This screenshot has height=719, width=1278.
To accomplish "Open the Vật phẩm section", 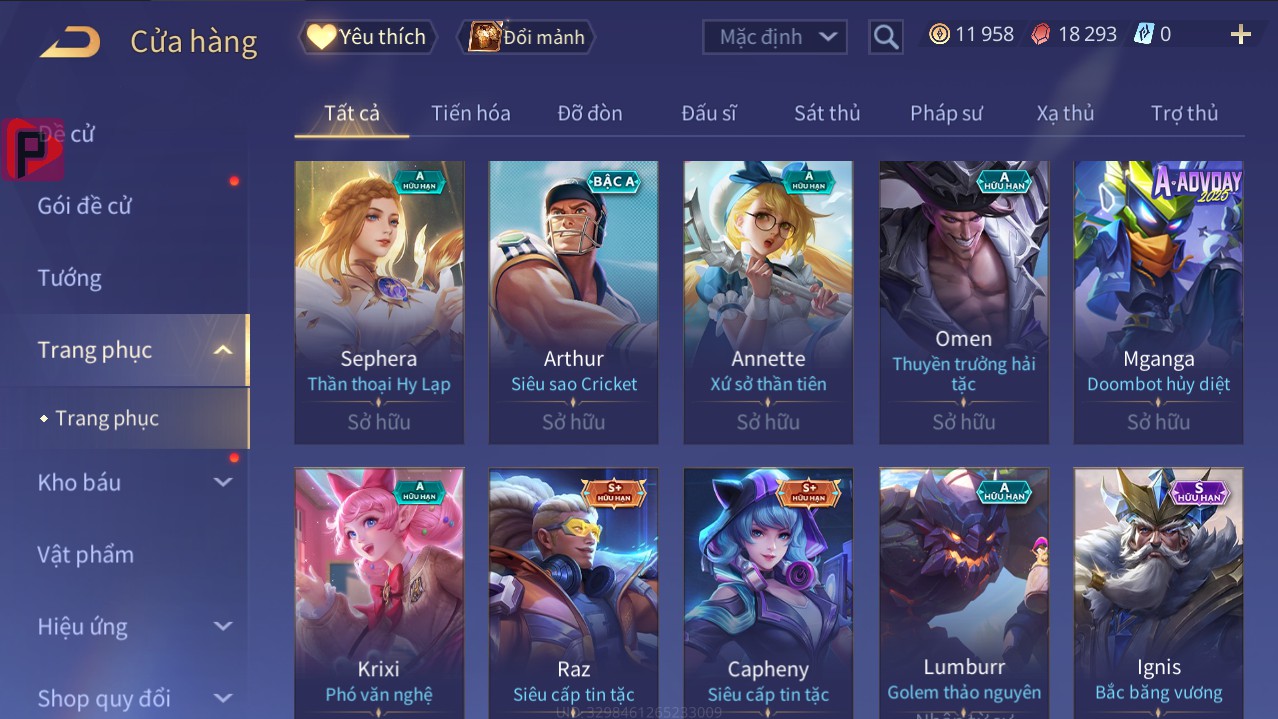I will 86,554.
